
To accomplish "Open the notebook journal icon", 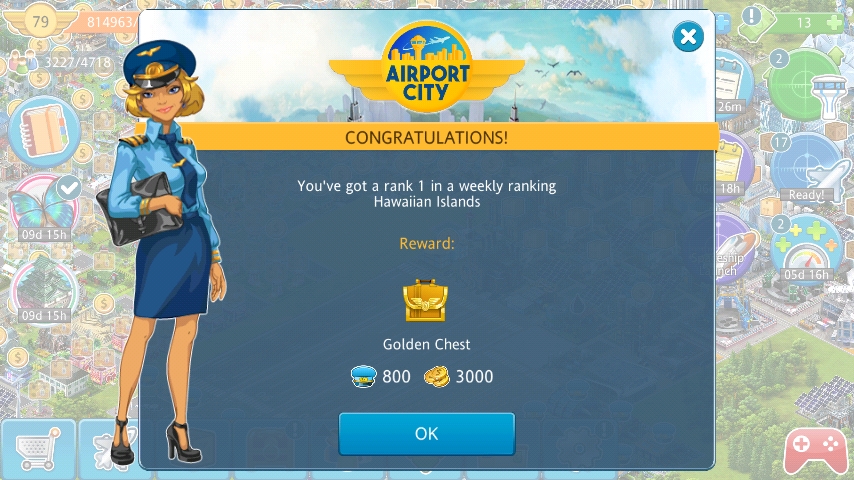I will coord(42,131).
